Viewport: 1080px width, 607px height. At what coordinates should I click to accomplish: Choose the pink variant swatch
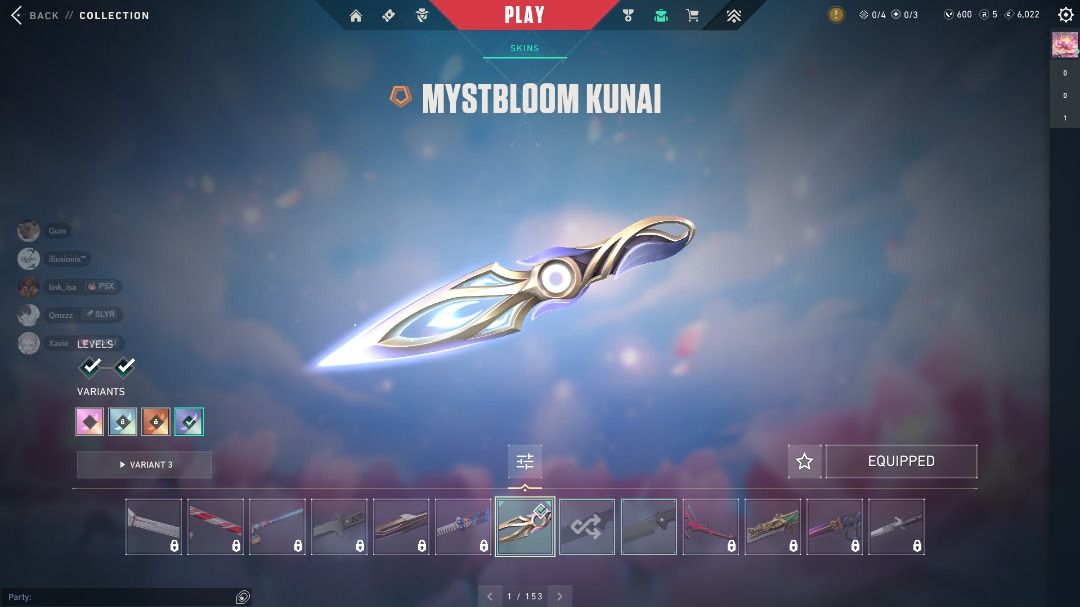(90, 422)
